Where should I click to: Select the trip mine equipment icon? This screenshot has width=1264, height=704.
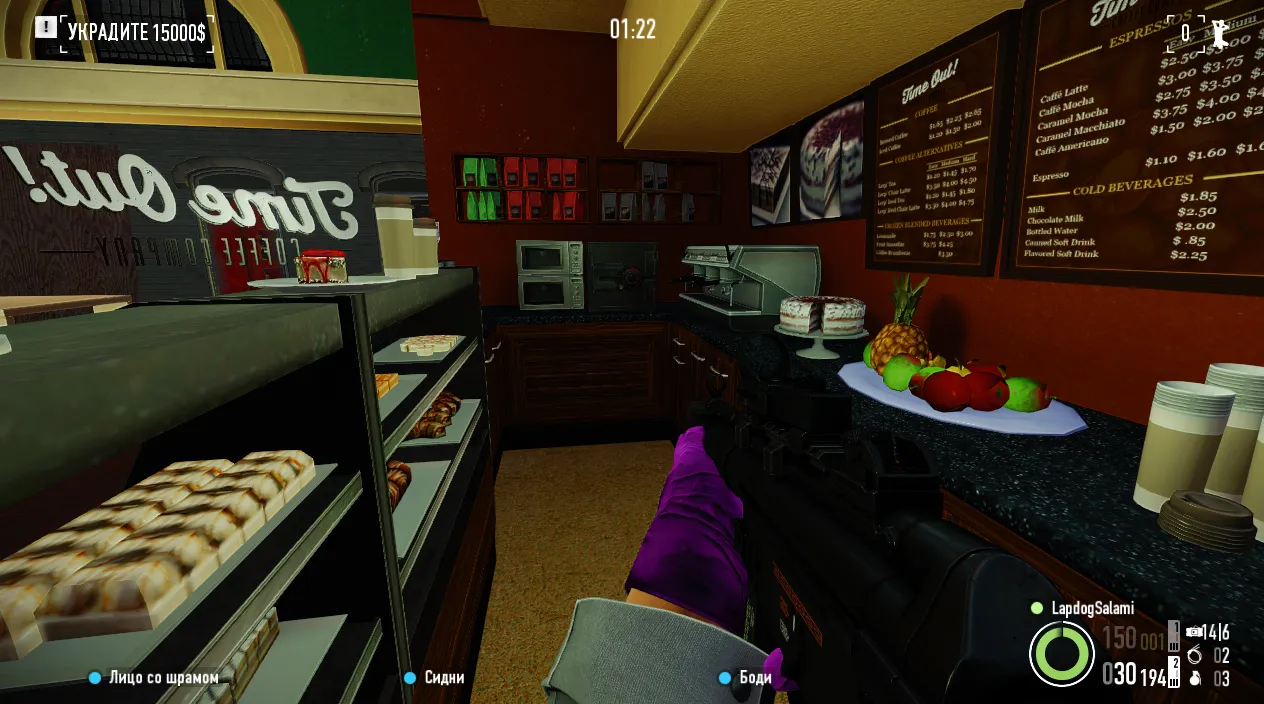tap(1195, 632)
